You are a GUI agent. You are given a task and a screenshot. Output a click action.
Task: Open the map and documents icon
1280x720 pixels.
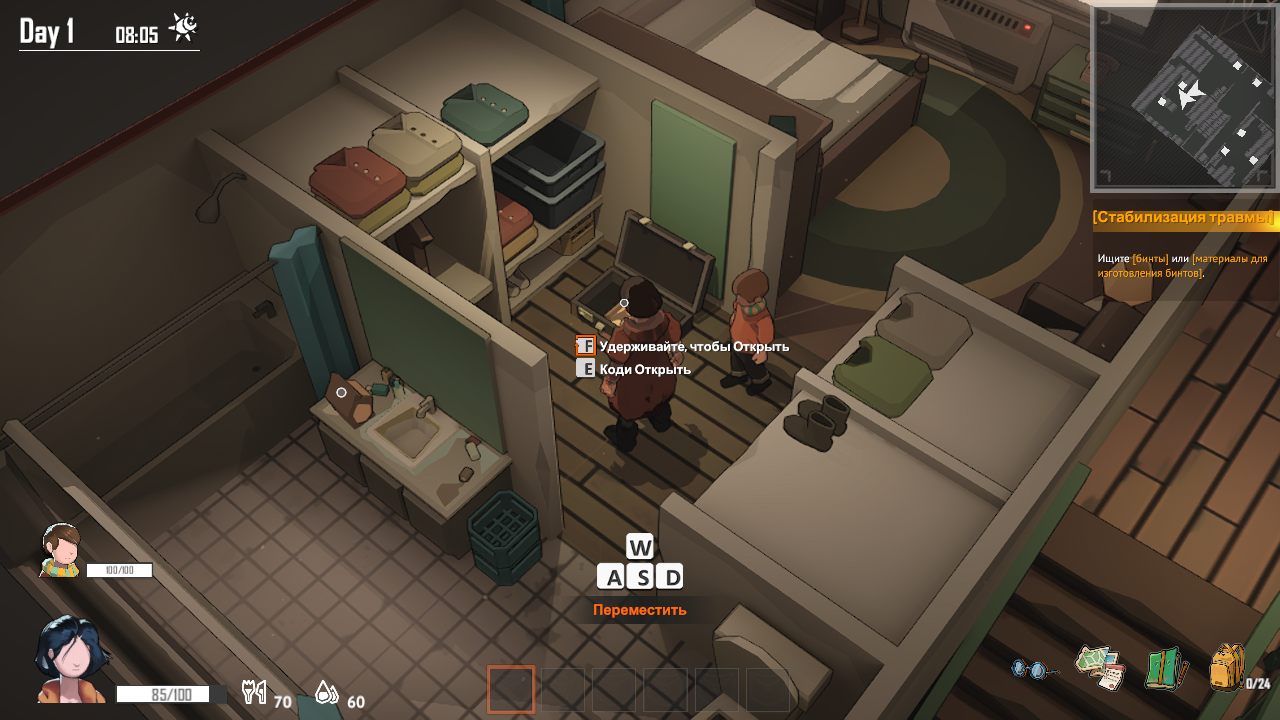point(1100,666)
